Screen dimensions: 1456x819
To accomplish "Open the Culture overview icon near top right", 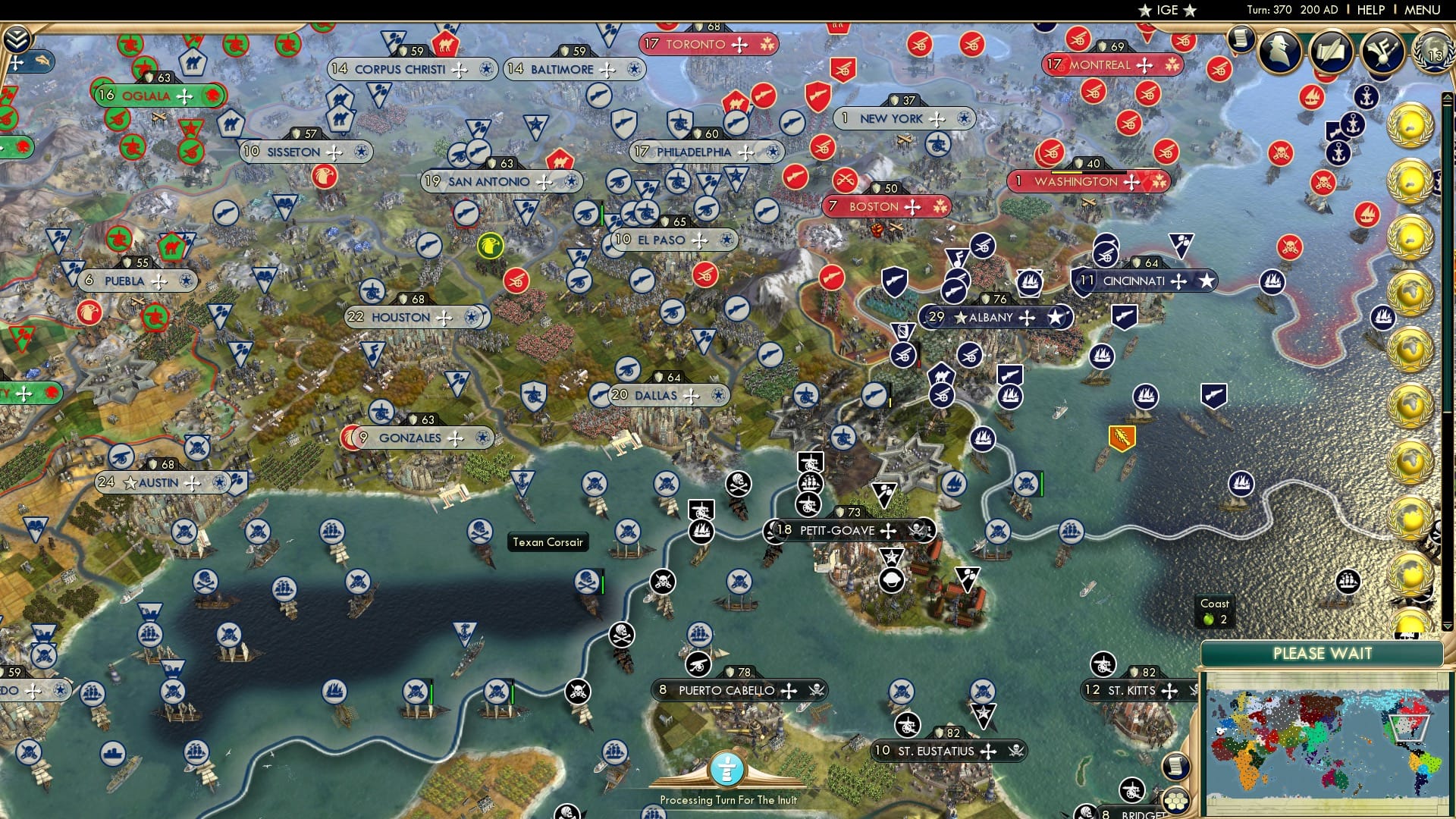I will 1382,52.
